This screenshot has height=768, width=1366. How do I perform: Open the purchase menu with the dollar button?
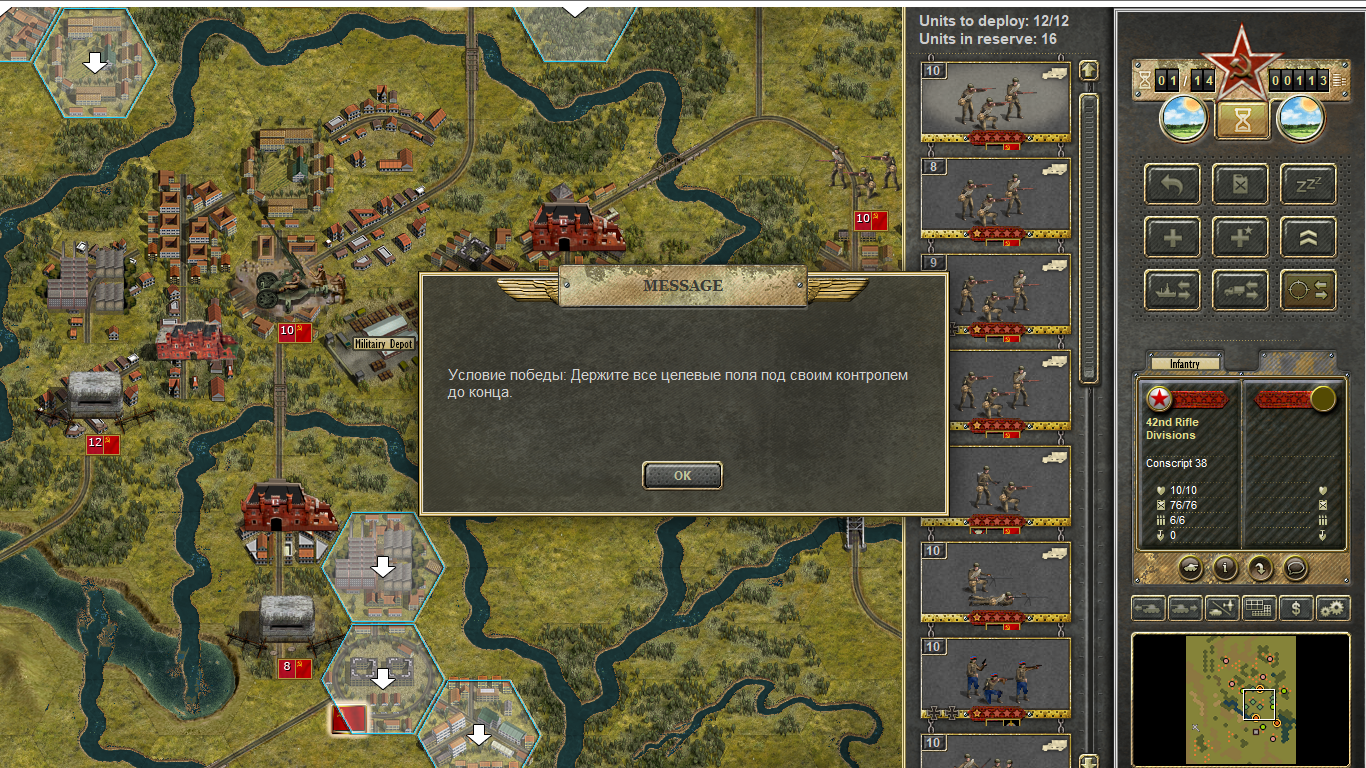tap(1297, 607)
